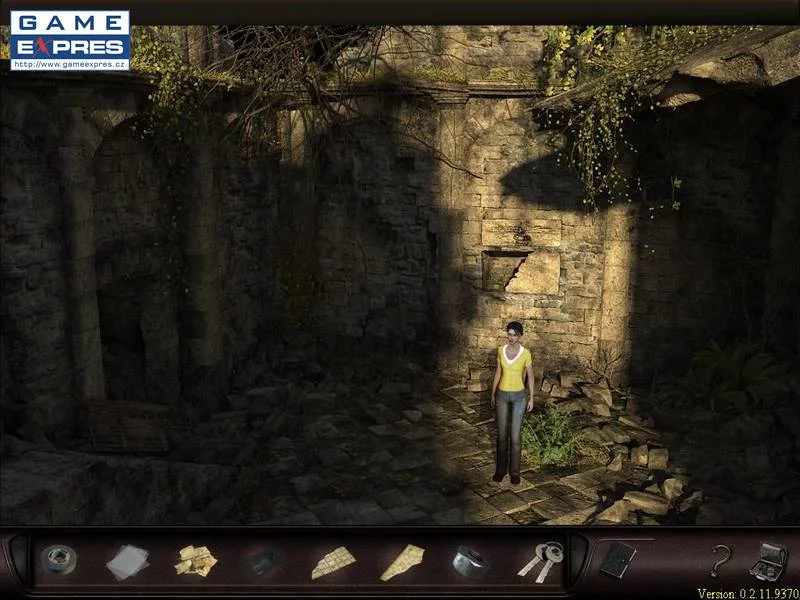Select the stone shard beside the metal cap
Screen dimensions: 800x600
click(x=401, y=562)
